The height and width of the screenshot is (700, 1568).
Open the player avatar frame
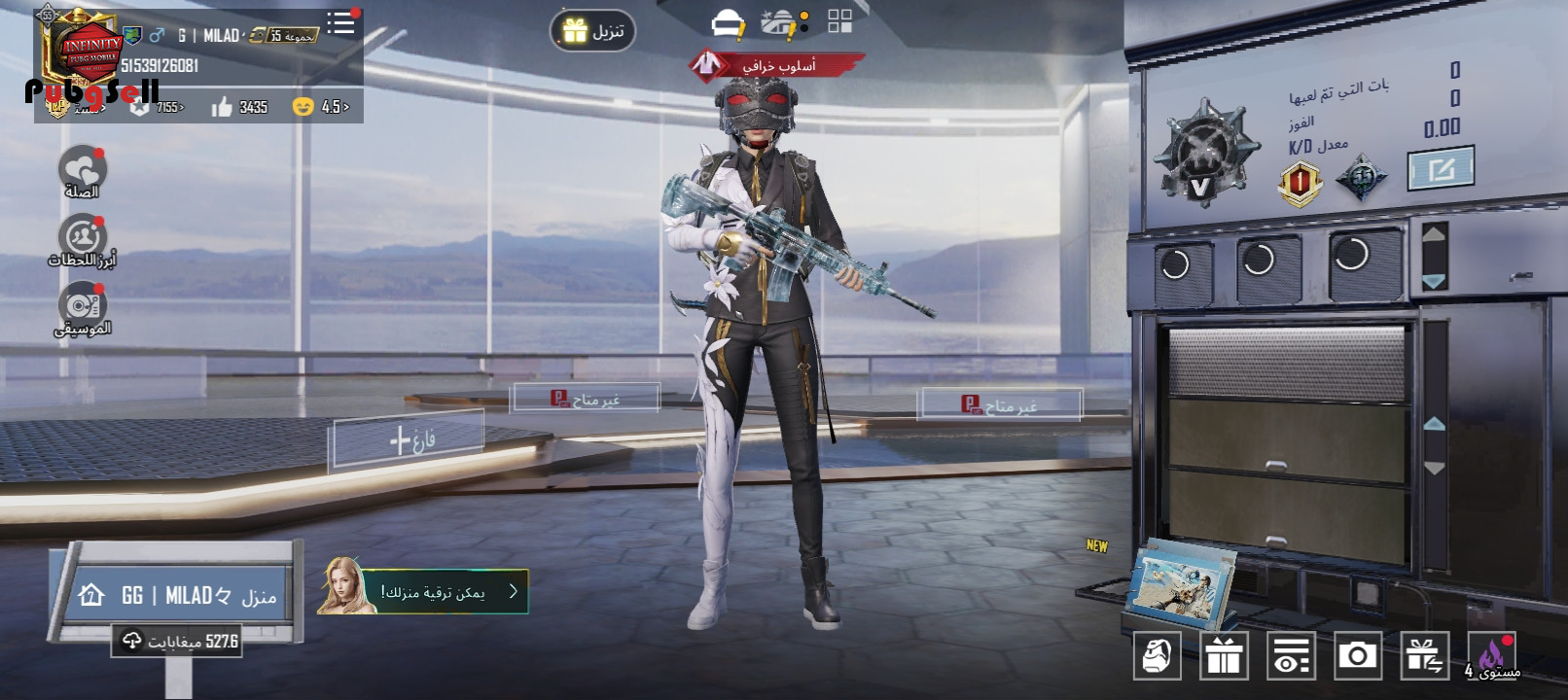point(80,56)
